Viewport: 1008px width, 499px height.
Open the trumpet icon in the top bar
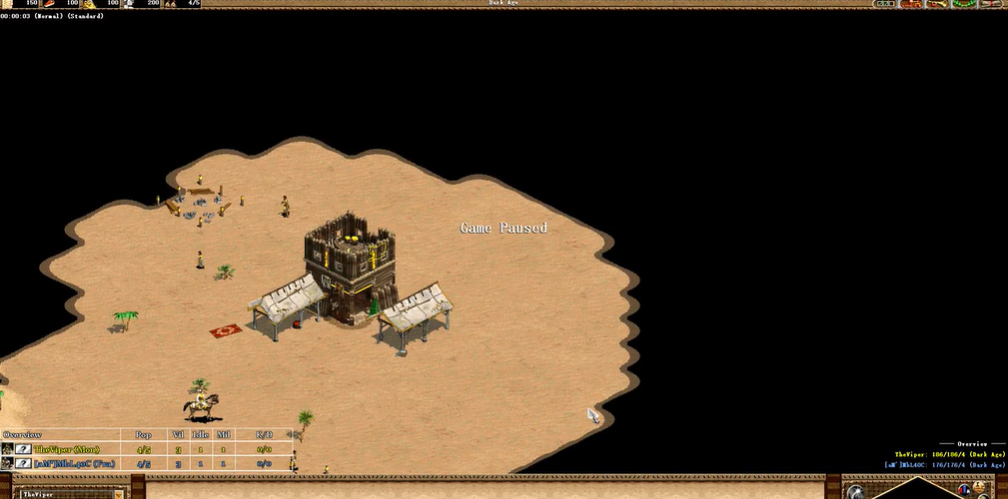coord(937,4)
